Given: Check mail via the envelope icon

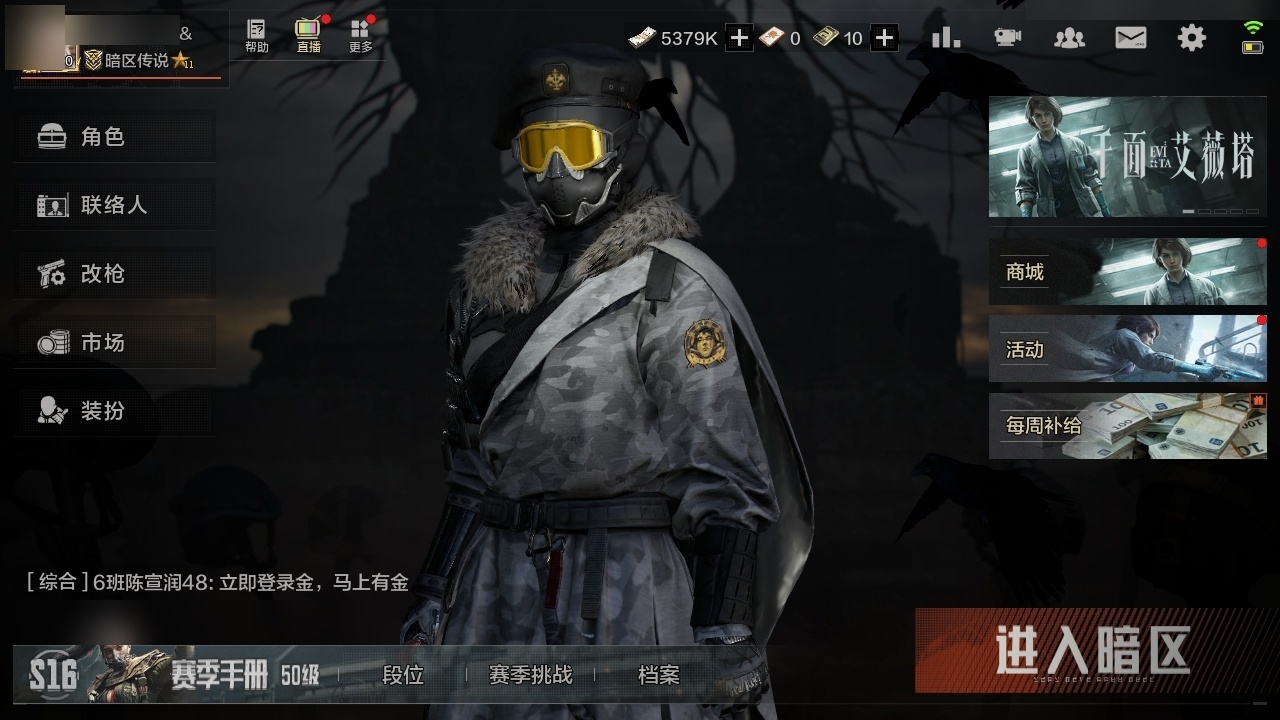Looking at the screenshot, I should (x=1131, y=36).
